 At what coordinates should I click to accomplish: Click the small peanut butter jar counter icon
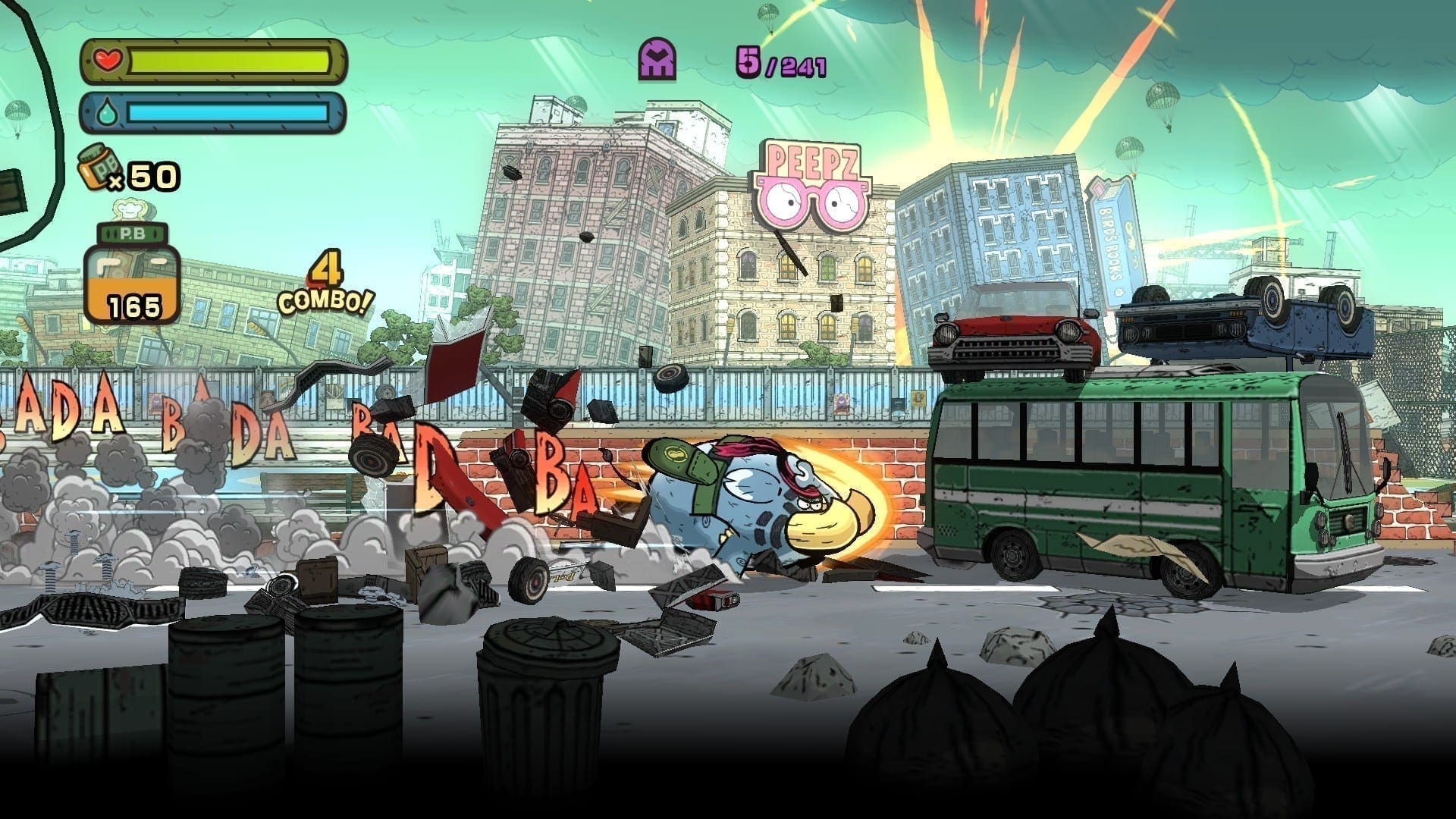[x=96, y=166]
